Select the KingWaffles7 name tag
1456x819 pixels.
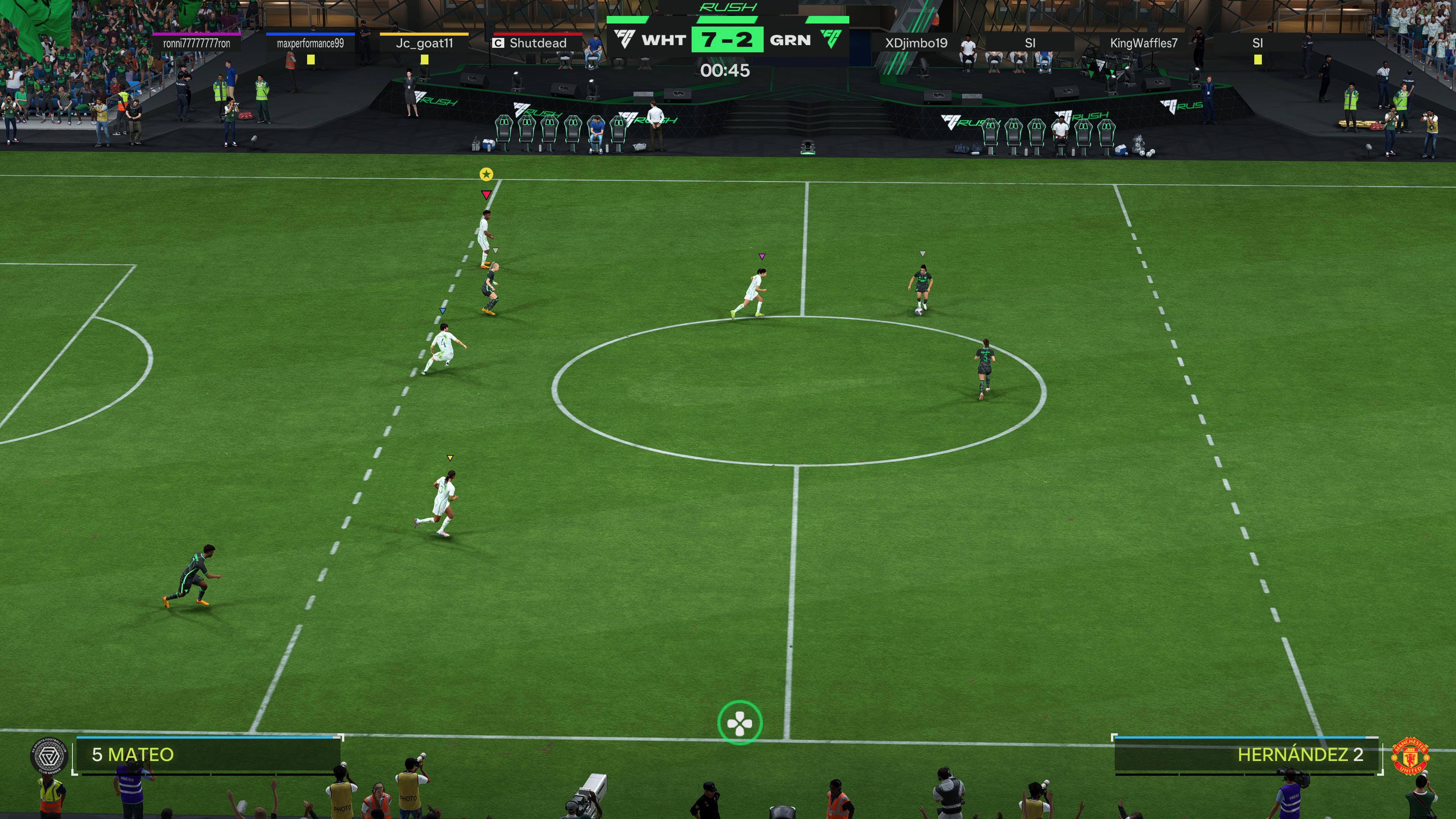pos(1144,43)
